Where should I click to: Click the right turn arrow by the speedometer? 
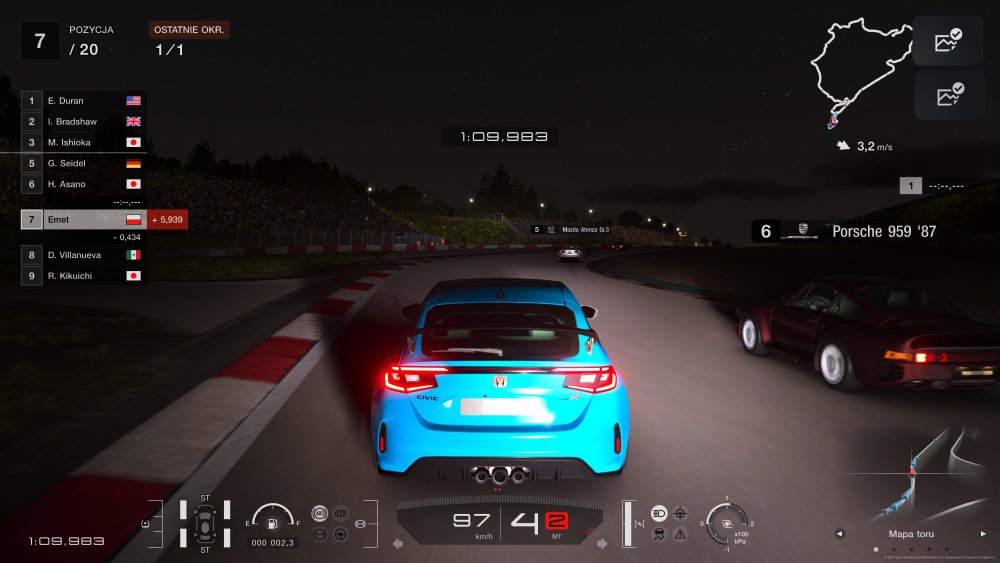coord(603,543)
